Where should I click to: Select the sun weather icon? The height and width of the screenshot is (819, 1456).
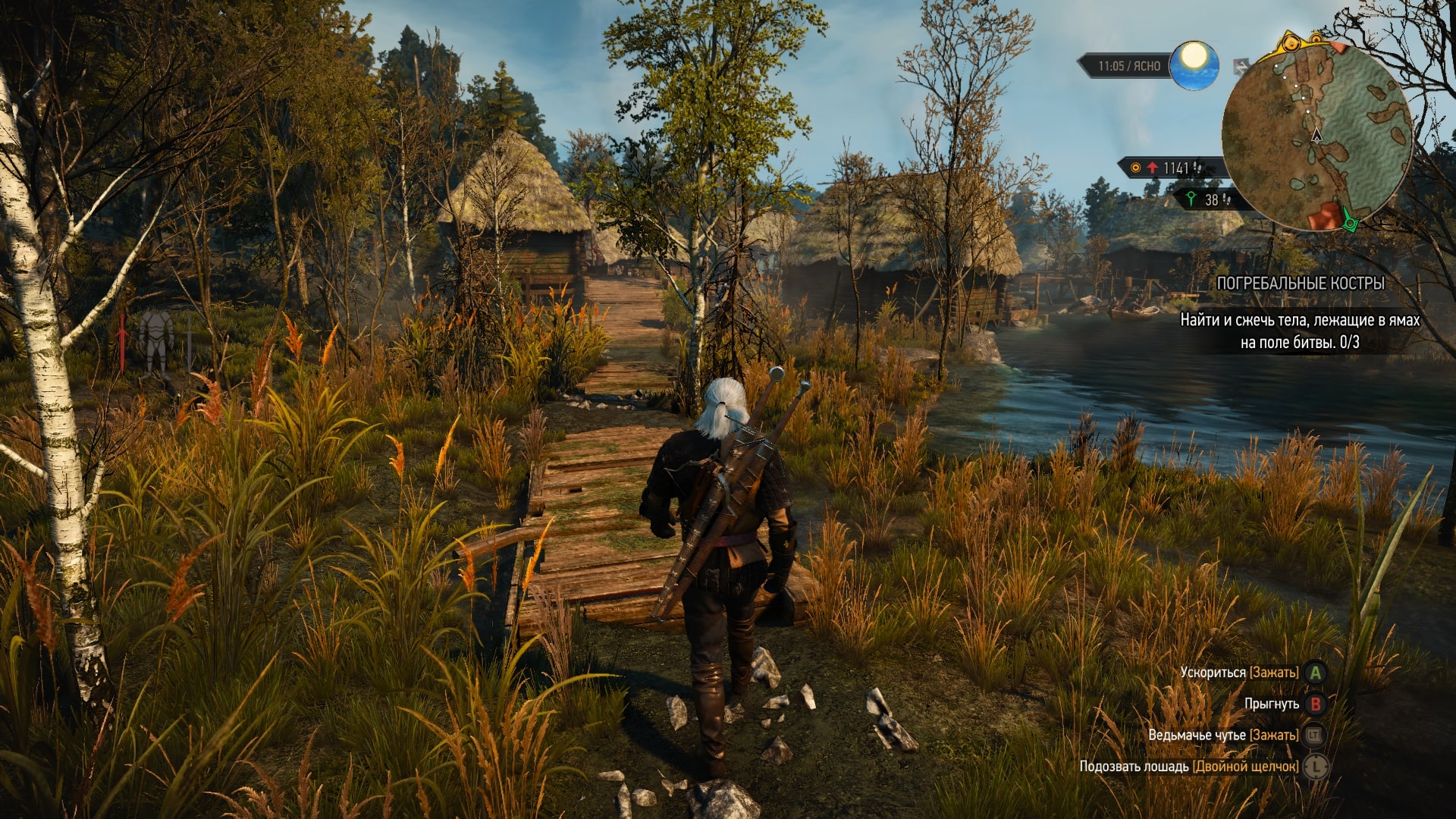(x=1194, y=65)
